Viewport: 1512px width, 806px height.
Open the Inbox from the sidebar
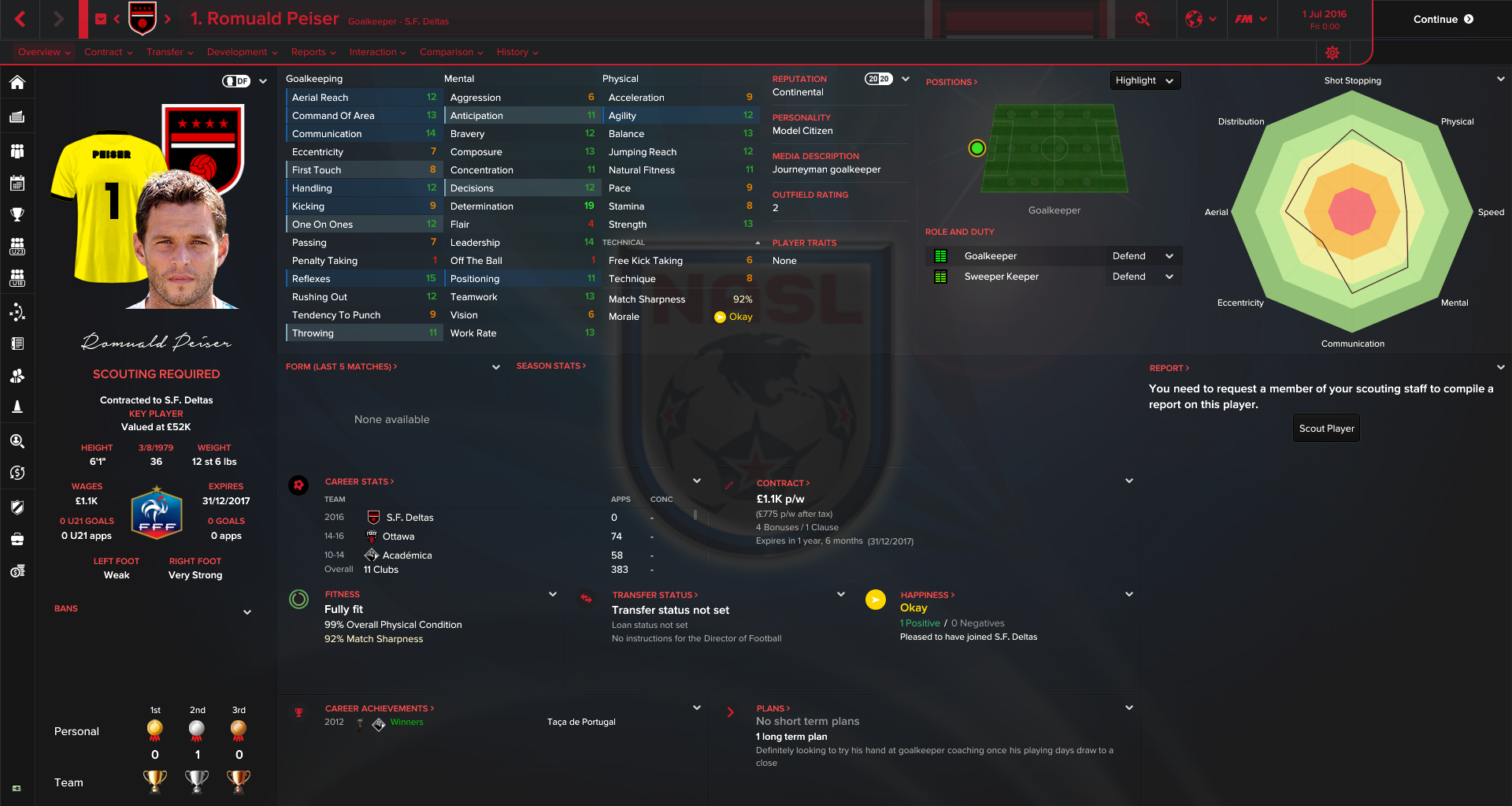click(17, 116)
